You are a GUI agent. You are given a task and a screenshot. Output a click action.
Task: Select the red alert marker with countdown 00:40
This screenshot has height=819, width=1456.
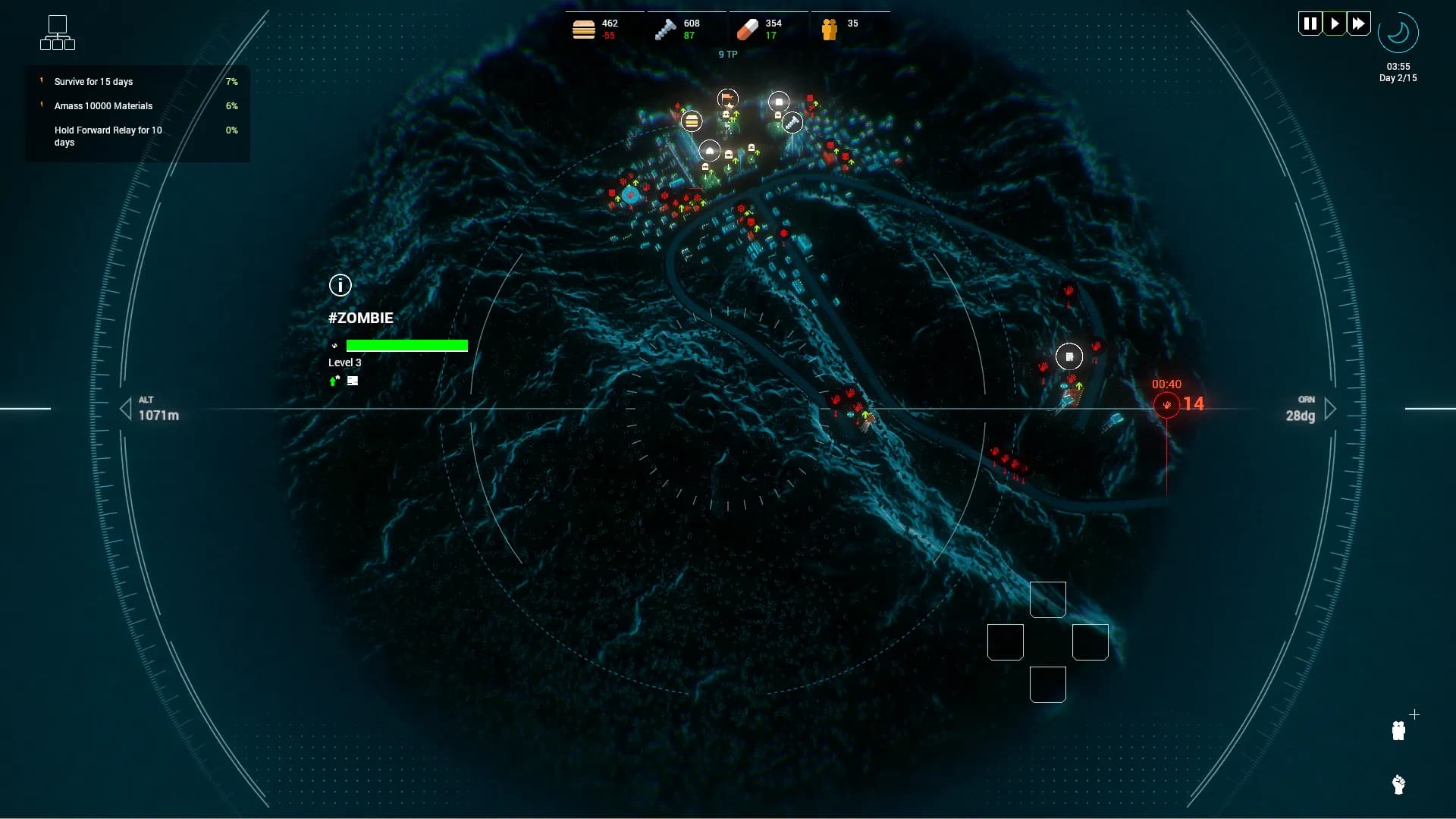tap(1168, 404)
